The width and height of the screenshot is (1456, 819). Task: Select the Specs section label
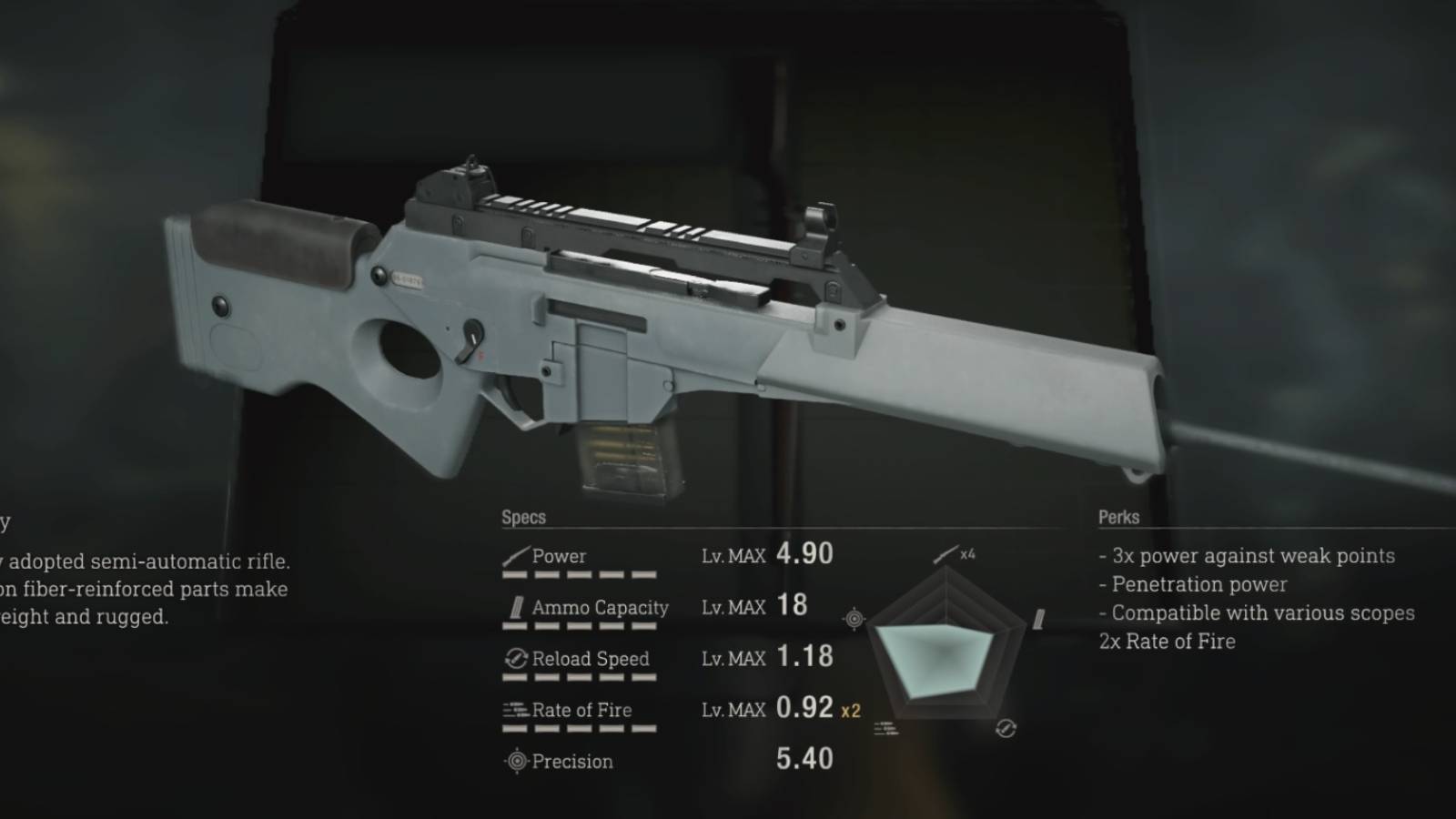(524, 517)
